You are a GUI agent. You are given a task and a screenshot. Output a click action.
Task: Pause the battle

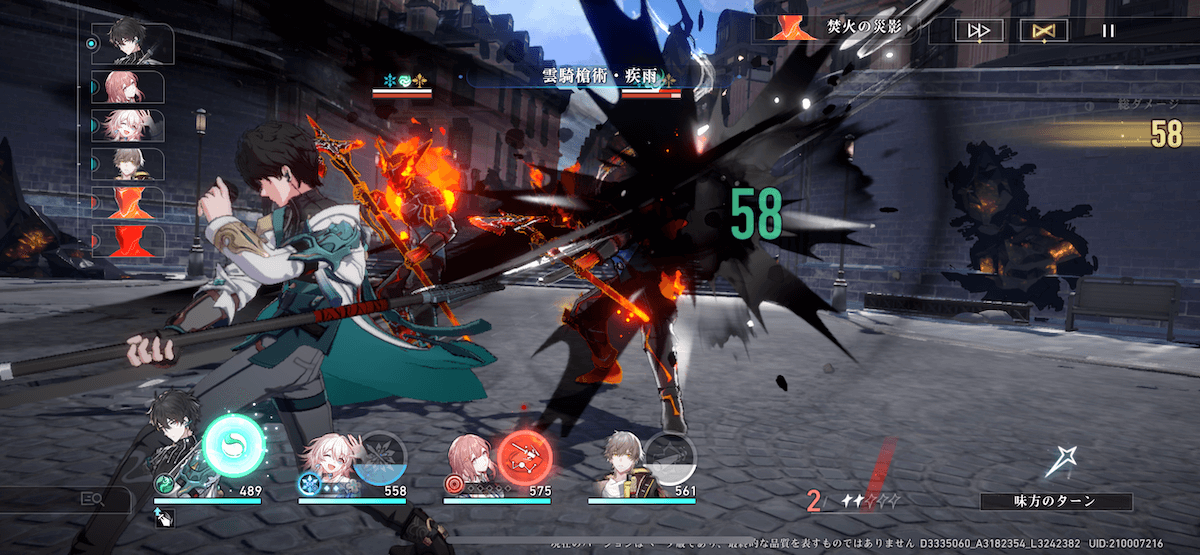tap(1107, 30)
